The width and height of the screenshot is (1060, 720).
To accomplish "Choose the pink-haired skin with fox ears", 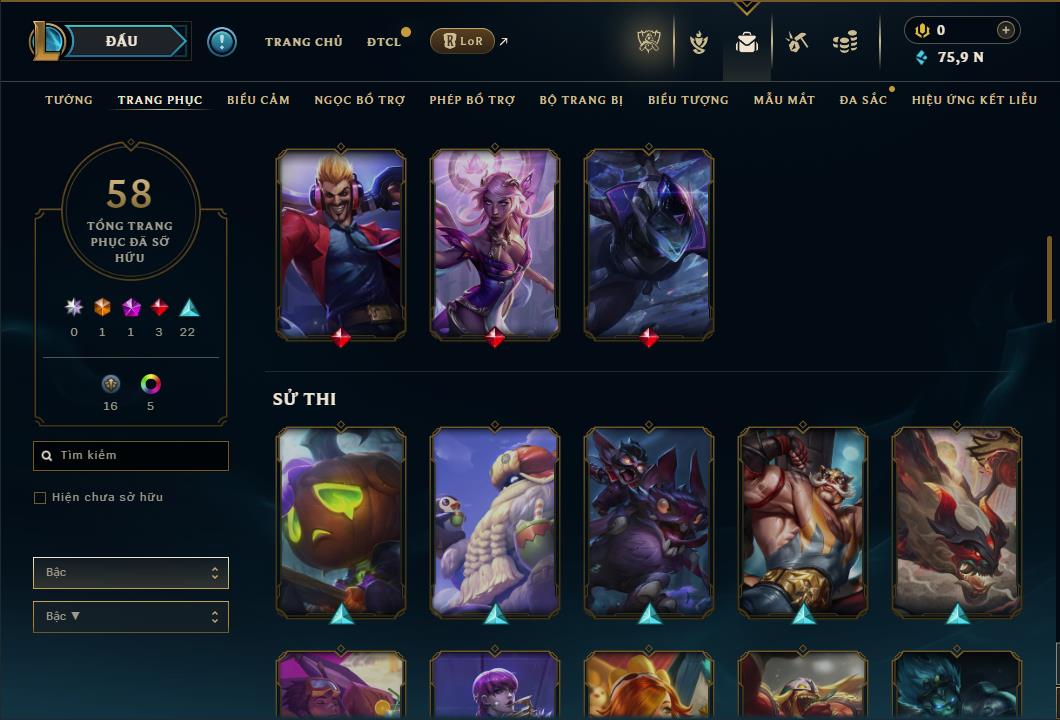I will [x=495, y=243].
